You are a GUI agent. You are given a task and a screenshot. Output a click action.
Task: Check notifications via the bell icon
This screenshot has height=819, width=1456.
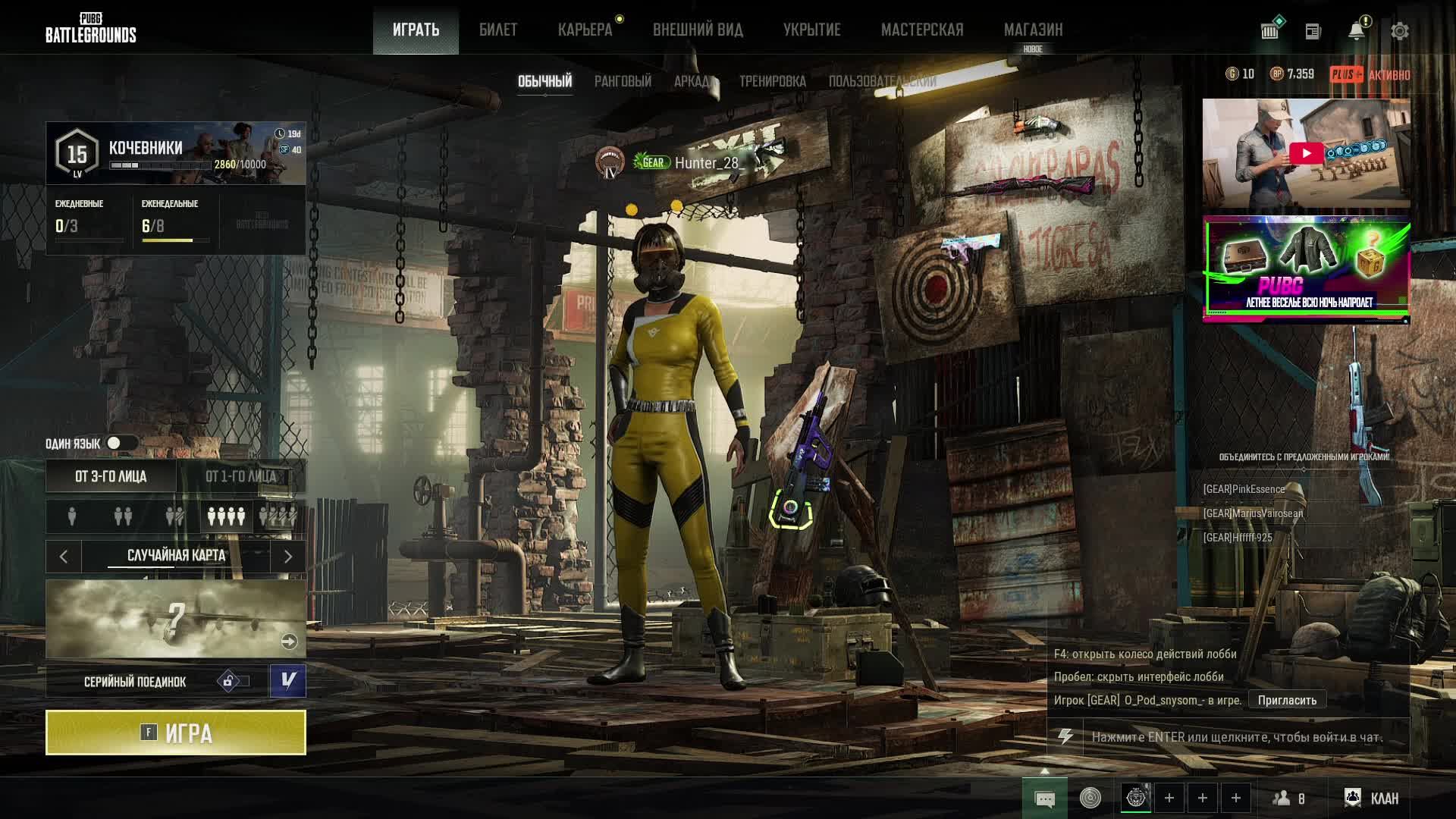(1356, 31)
